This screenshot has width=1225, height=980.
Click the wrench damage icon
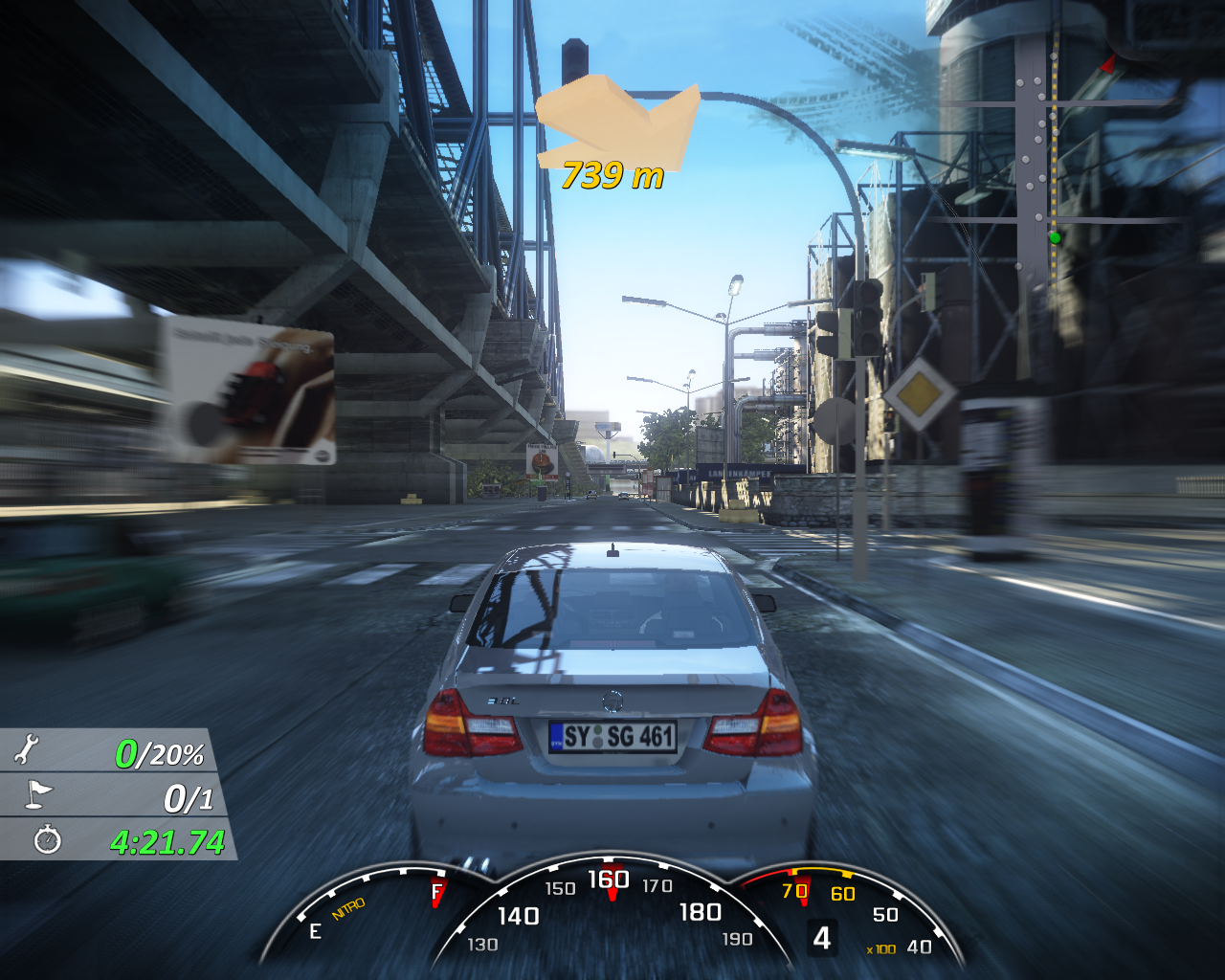27,749
